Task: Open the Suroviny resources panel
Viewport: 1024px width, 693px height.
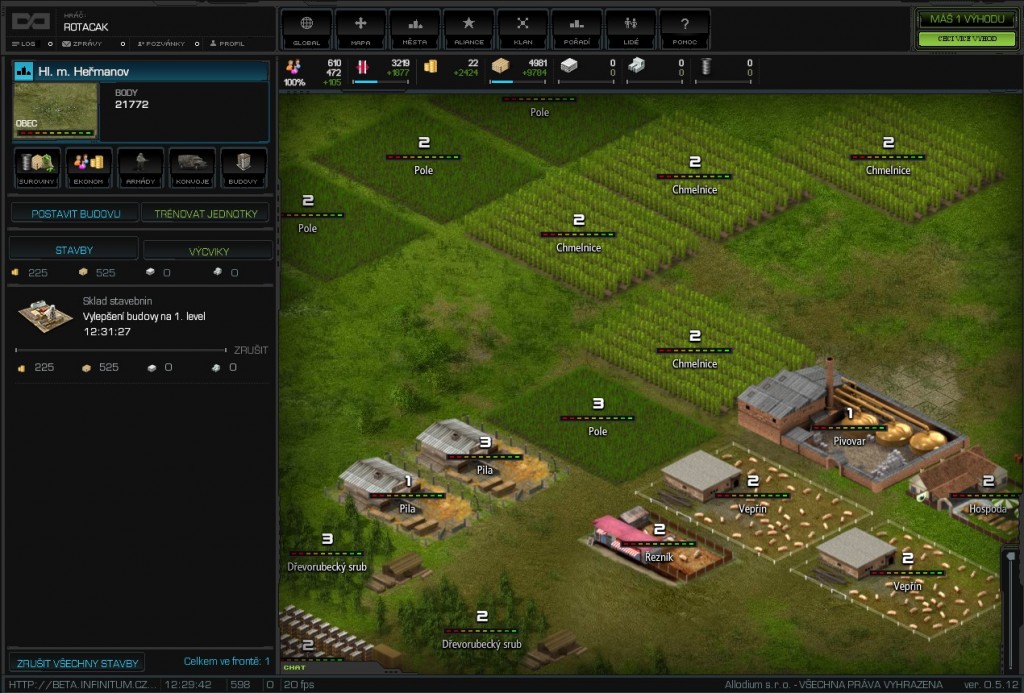Action: click(x=37, y=168)
